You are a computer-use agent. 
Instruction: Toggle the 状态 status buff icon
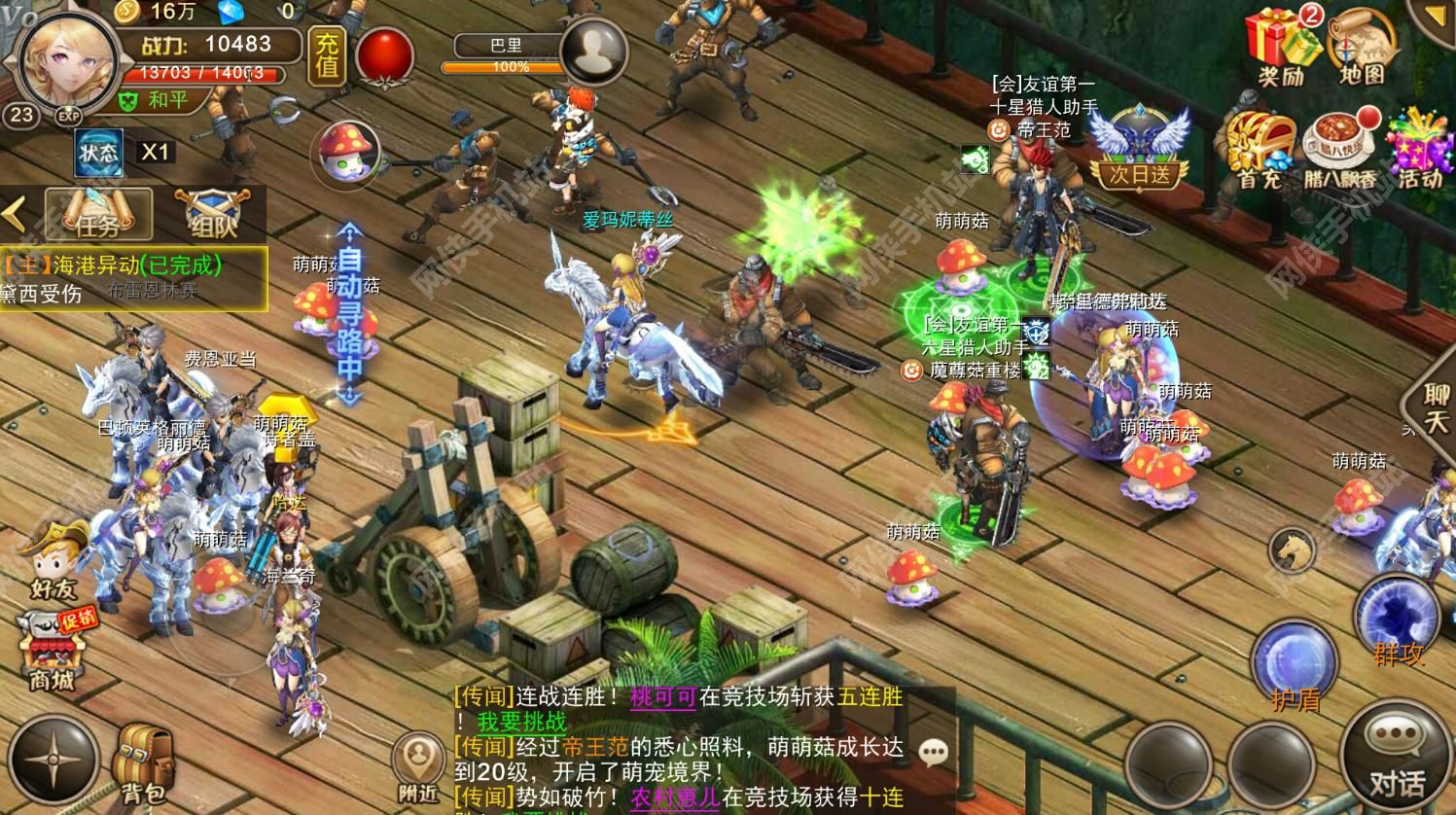click(99, 153)
